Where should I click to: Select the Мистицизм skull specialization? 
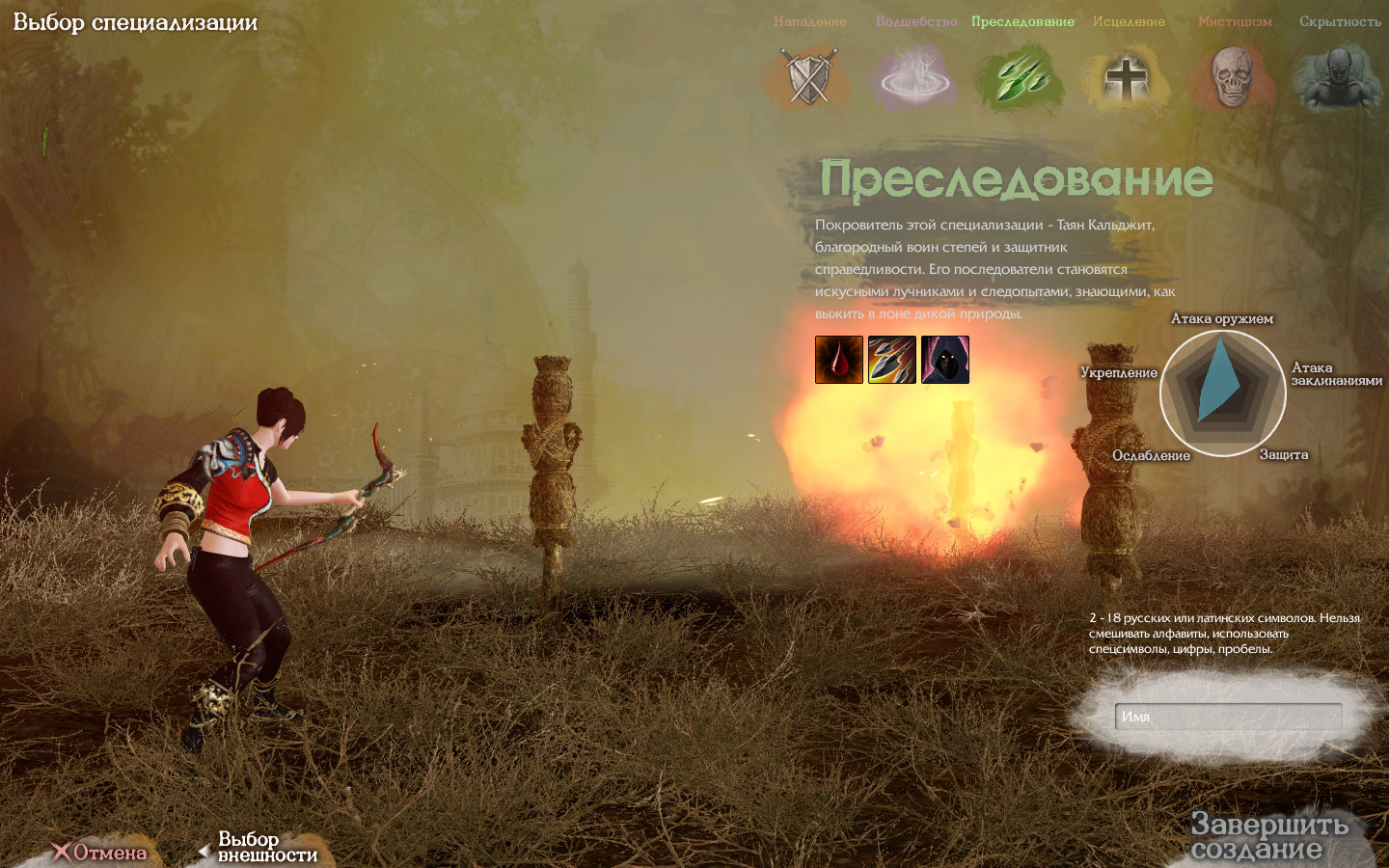[1234, 76]
